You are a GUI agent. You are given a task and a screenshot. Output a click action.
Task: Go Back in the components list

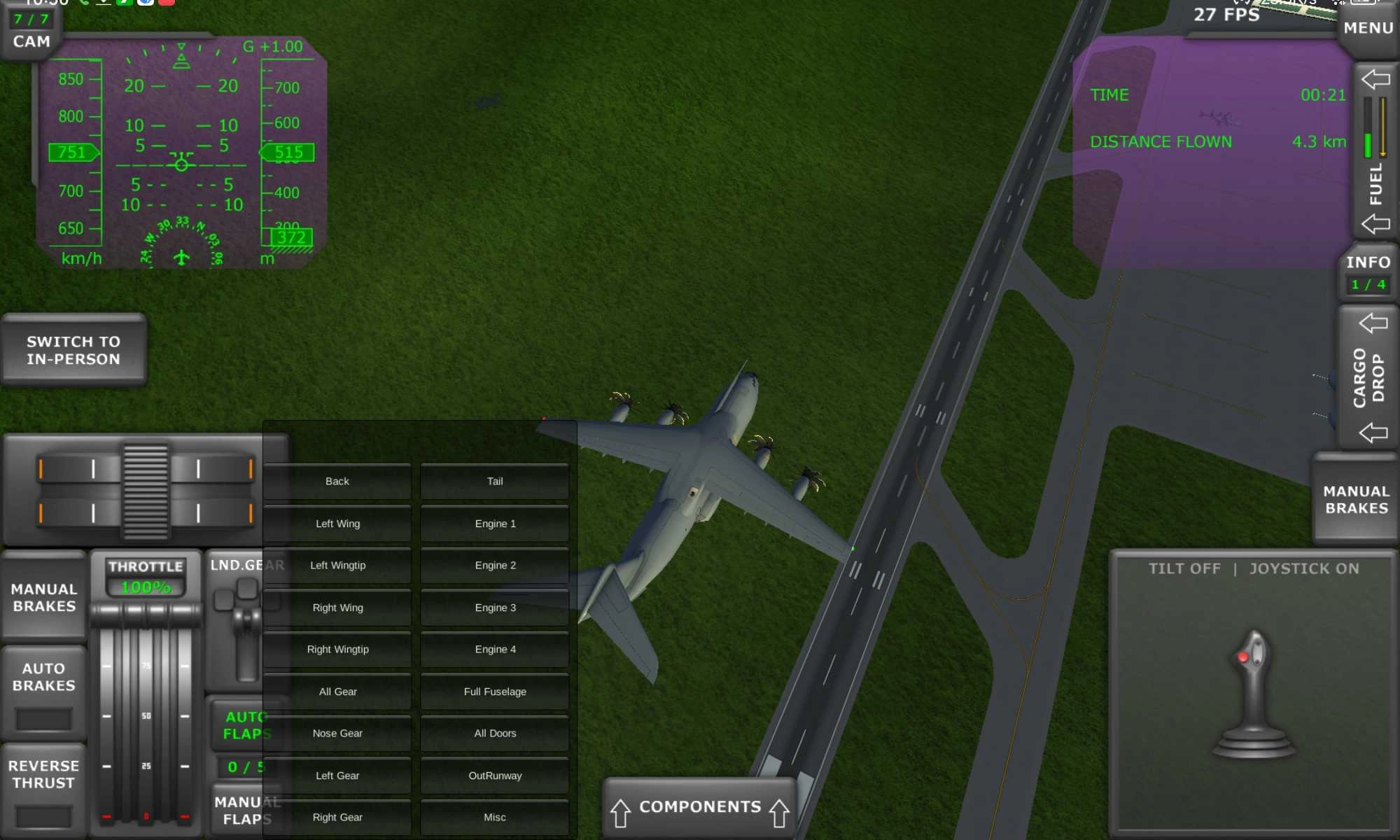[337, 481]
